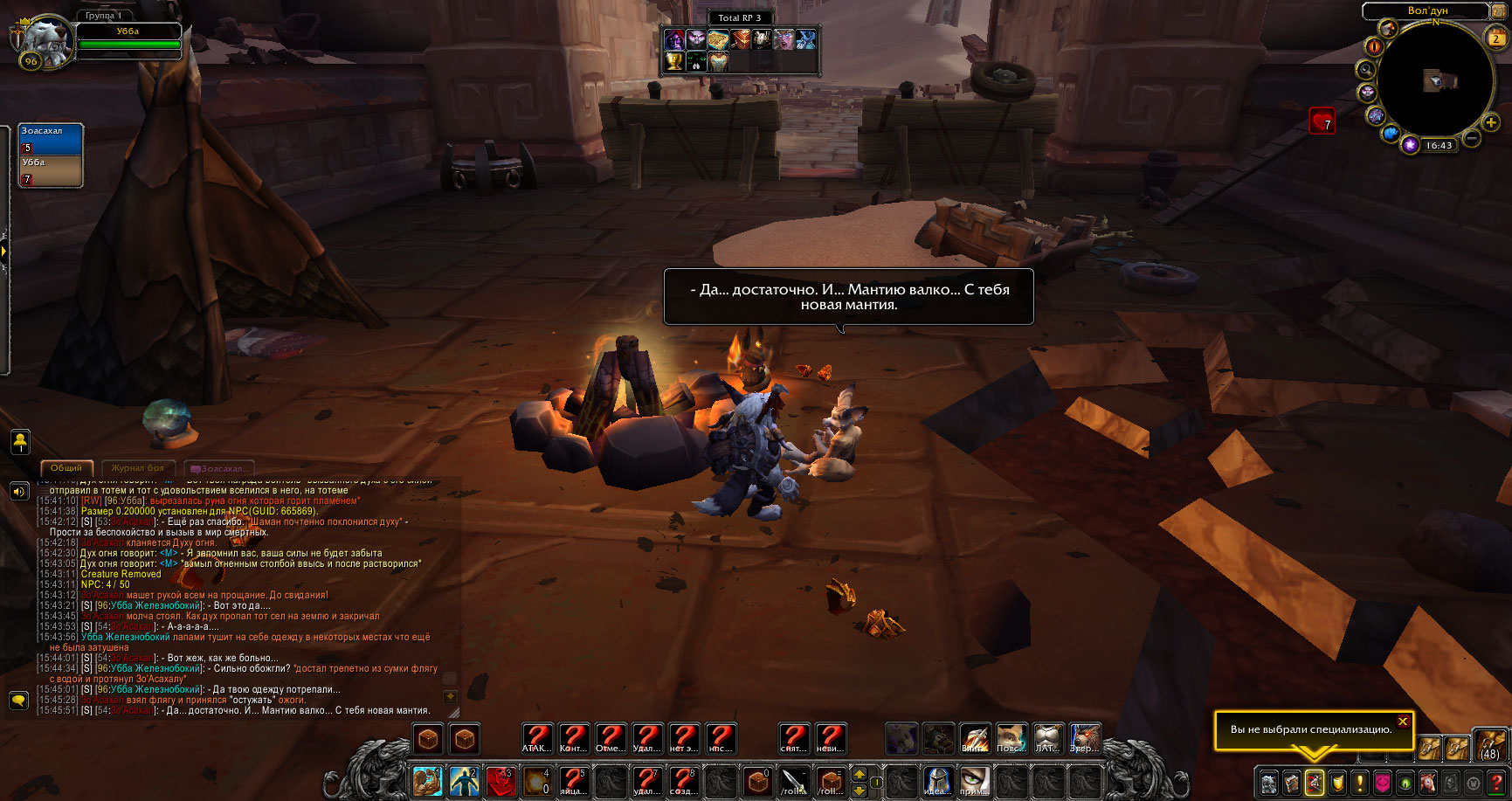Click the knight helmet macro icon
The height and width of the screenshot is (801, 1512).
coord(937,781)
